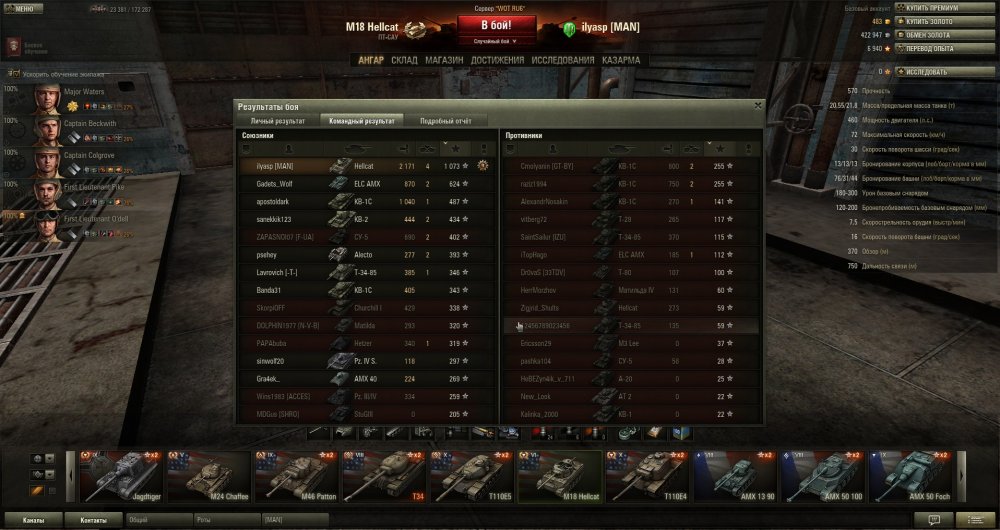Switch to the Личный результат tab
The image size is (1000, 530).
[275, 120]
